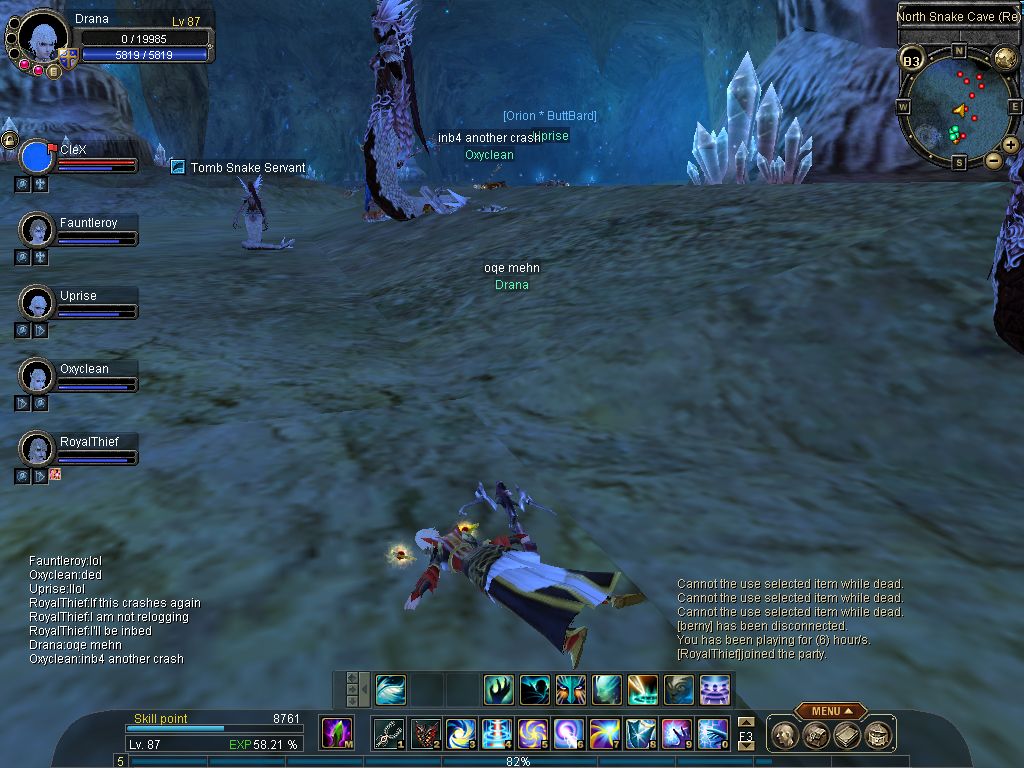Click the green crystal icon marked M
Screen dimensions: 1024x768
point(336,733)
